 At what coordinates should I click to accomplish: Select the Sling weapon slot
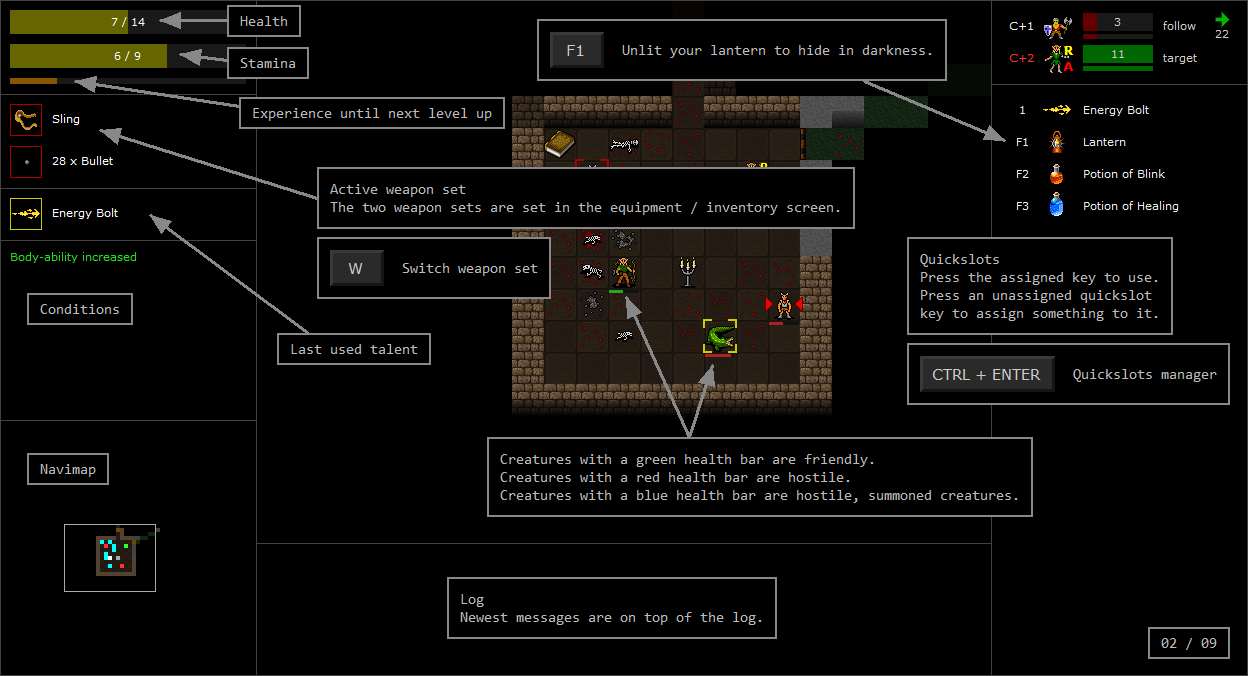click(26, 120)
